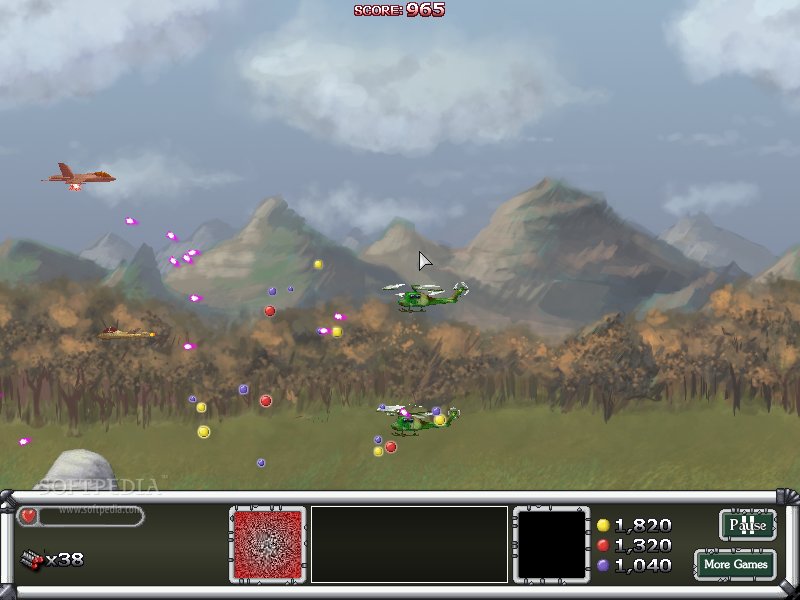Click the wide black center panel
Screen dimensions: 800x600
[x=409, y=544]
